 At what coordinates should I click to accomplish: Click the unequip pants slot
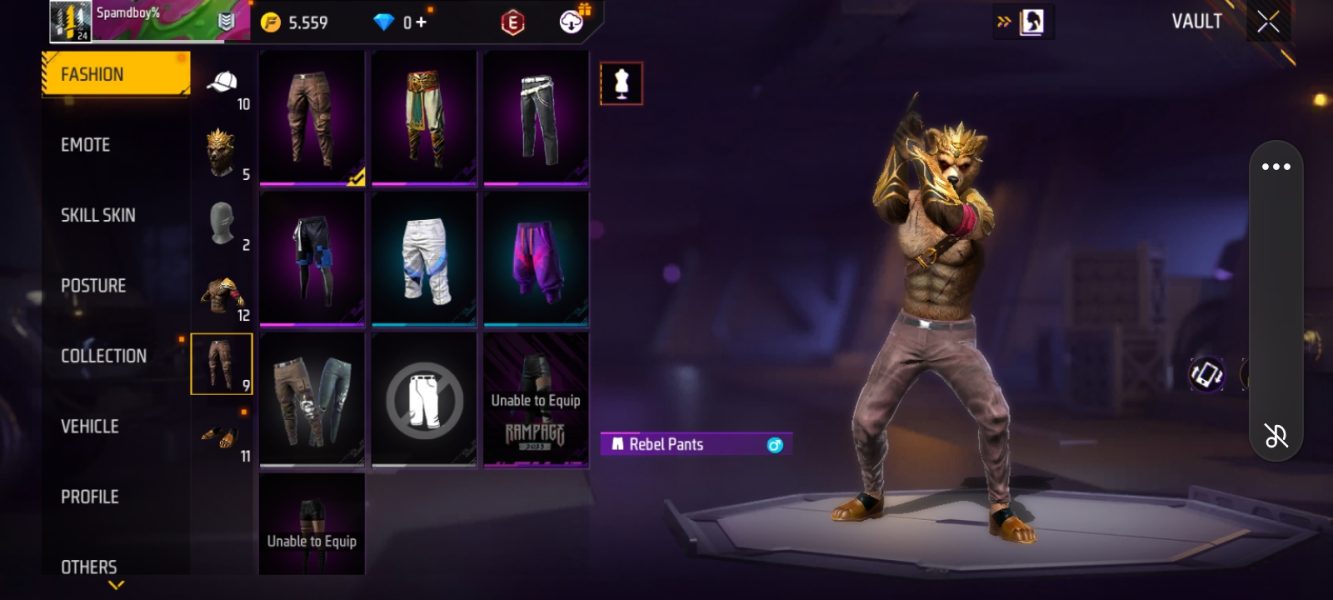(x=424, y=400)
